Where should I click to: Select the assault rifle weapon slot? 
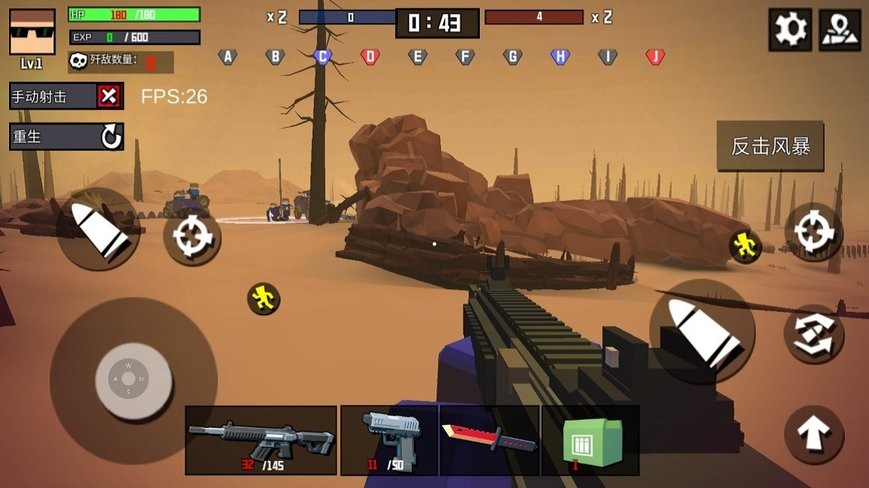[261, 440]
